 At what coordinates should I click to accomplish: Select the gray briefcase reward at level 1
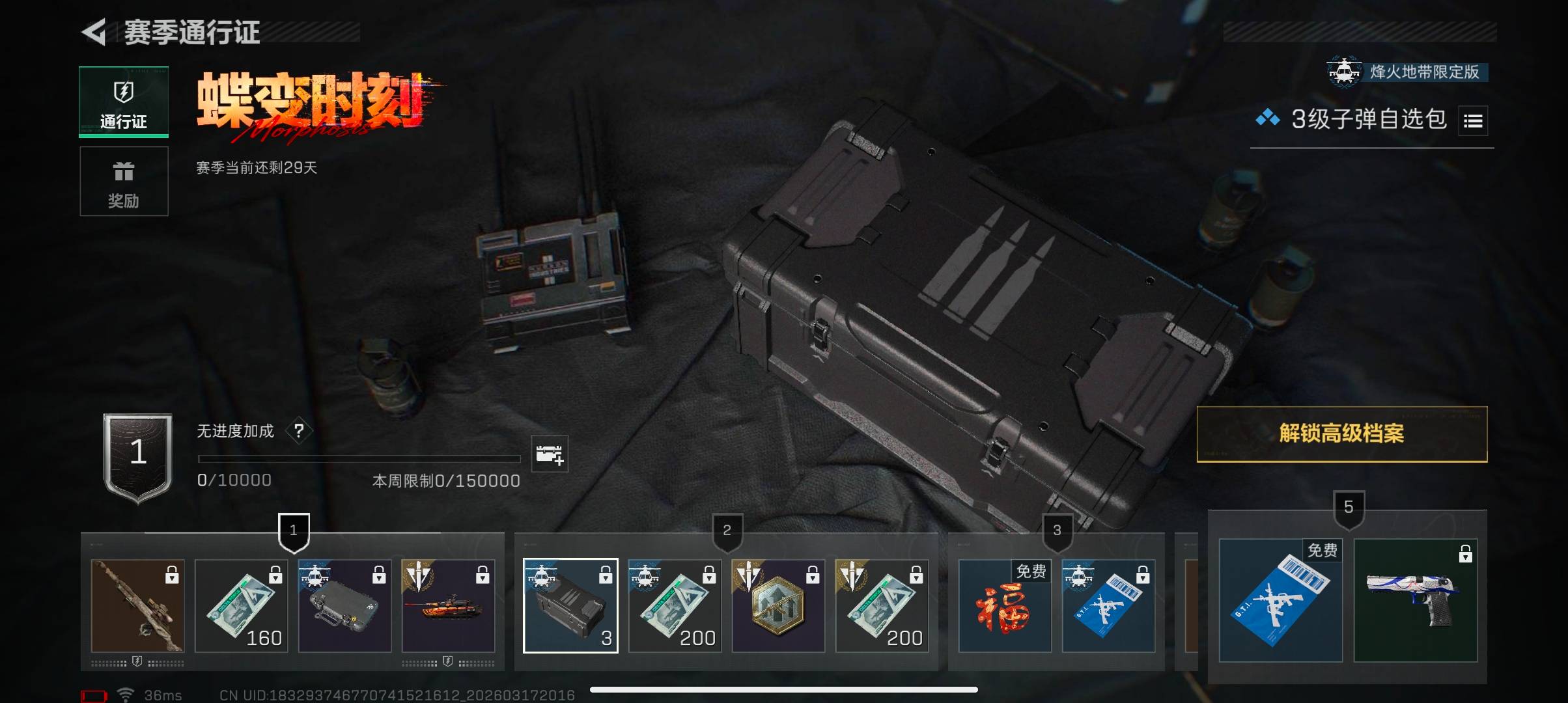pos(345,606)
